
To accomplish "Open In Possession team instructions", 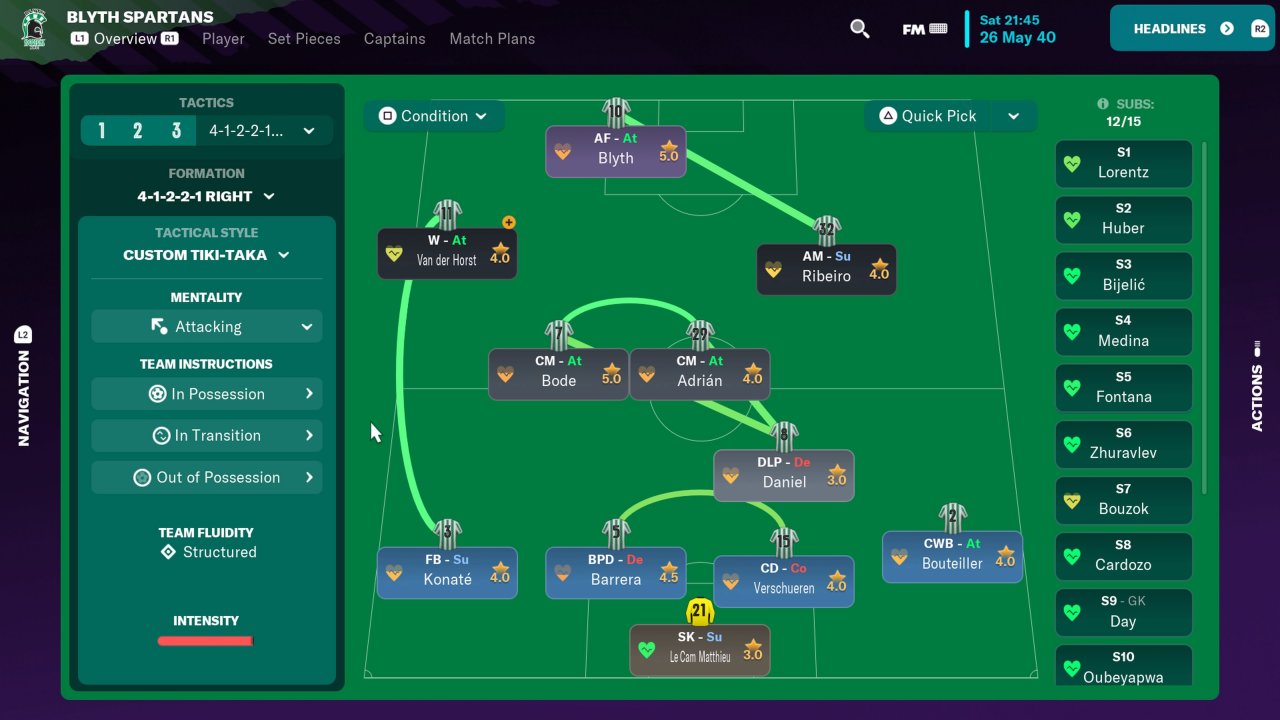I will click(x=206, y=394).
